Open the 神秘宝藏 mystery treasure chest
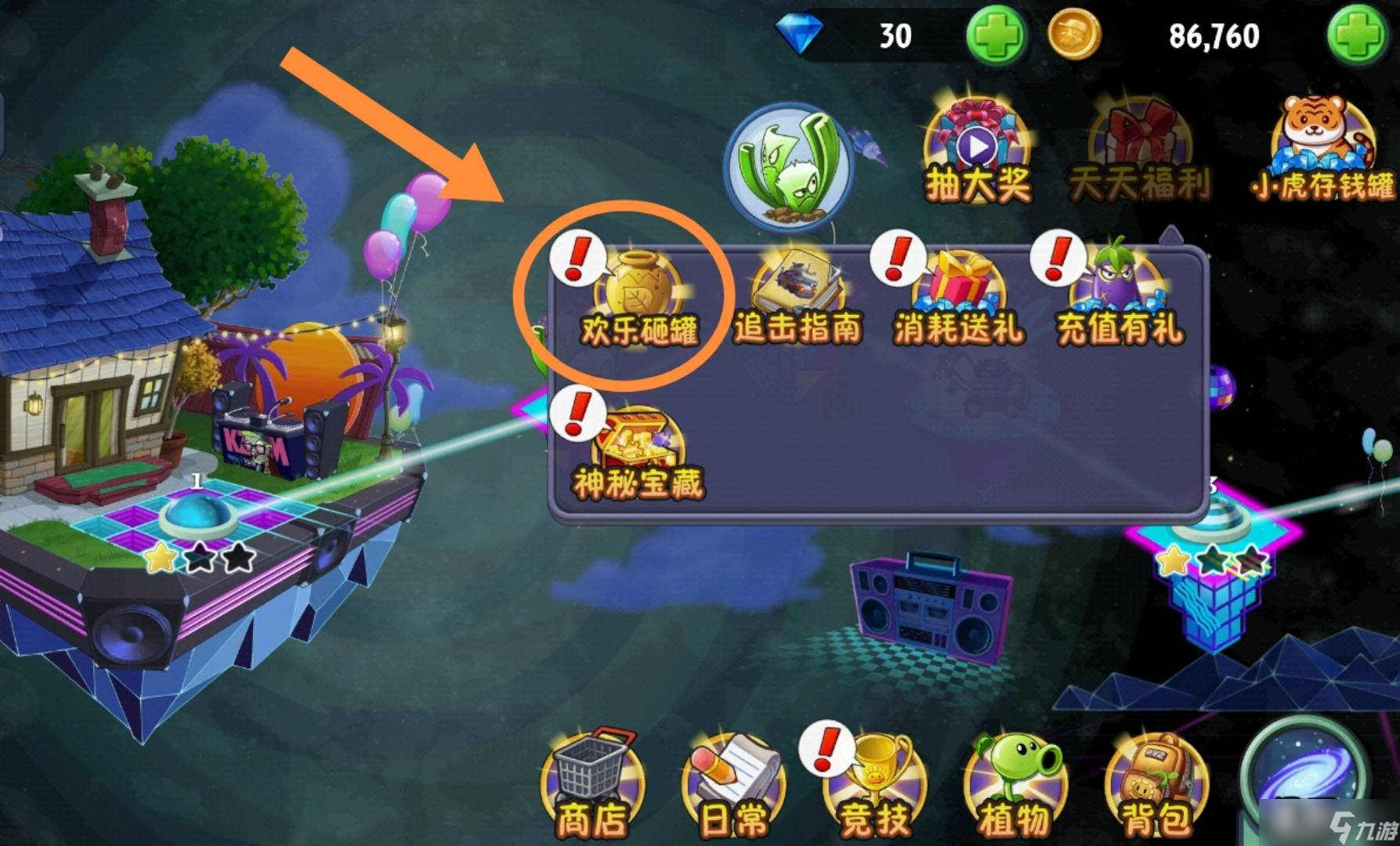This screenshot has height=846, width=1400. click(638, 453)
